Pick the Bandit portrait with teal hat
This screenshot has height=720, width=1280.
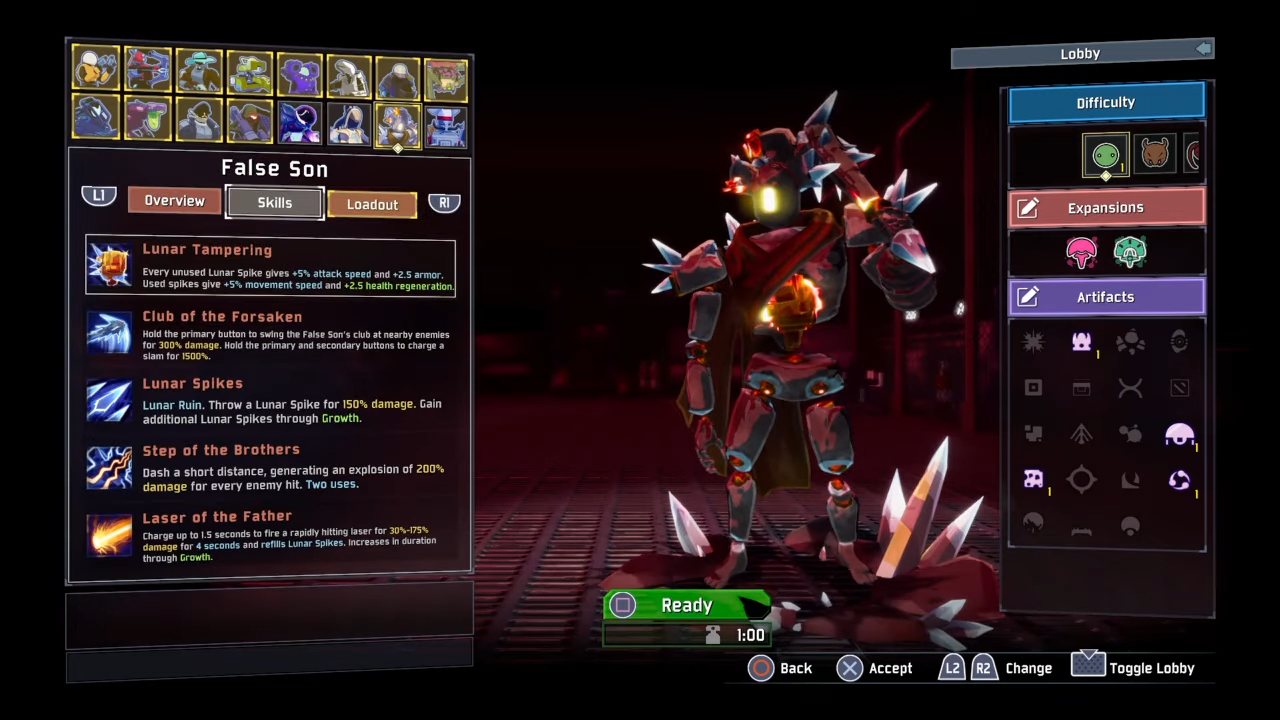199,70
